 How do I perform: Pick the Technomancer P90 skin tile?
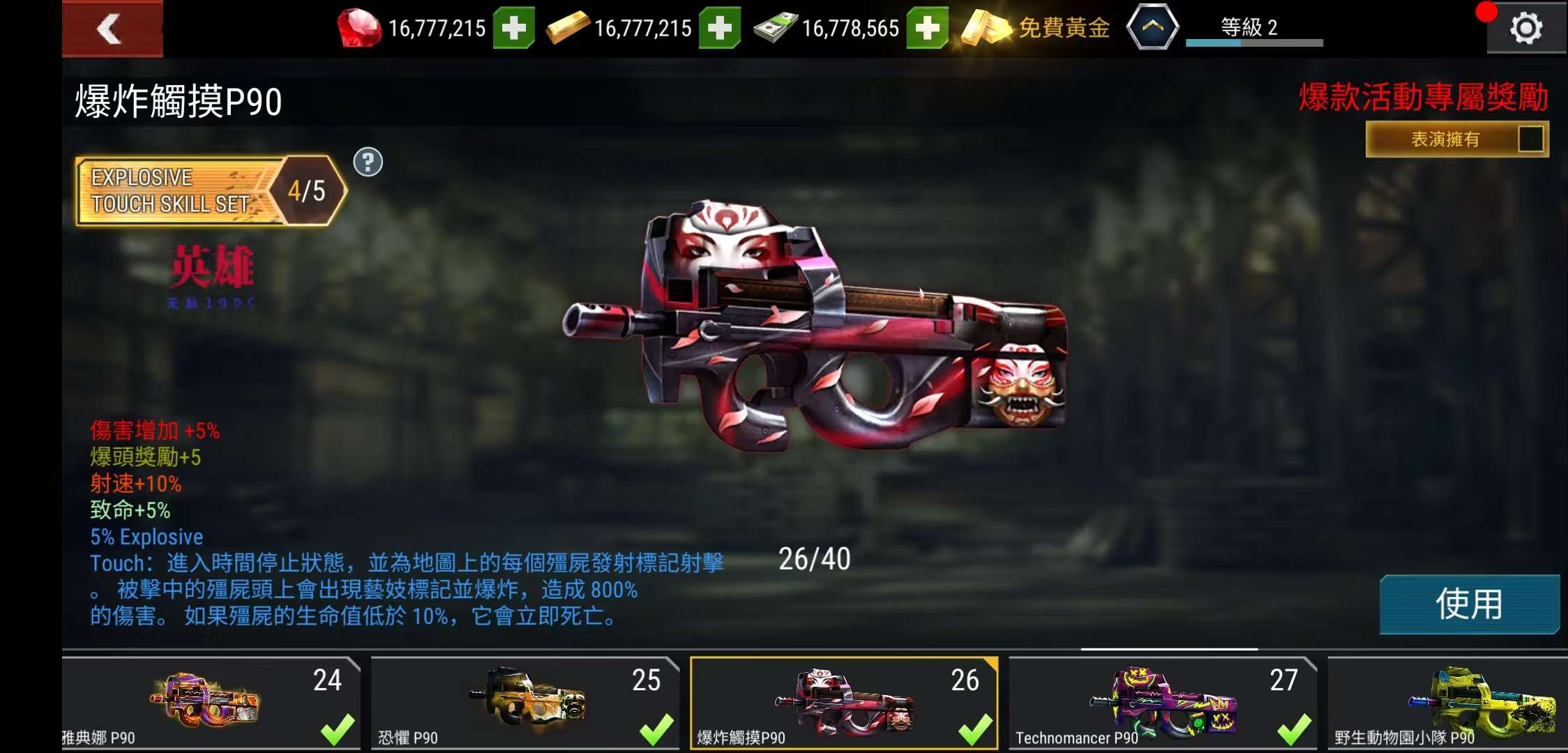pyautogui.click(x=1162, y=703)
